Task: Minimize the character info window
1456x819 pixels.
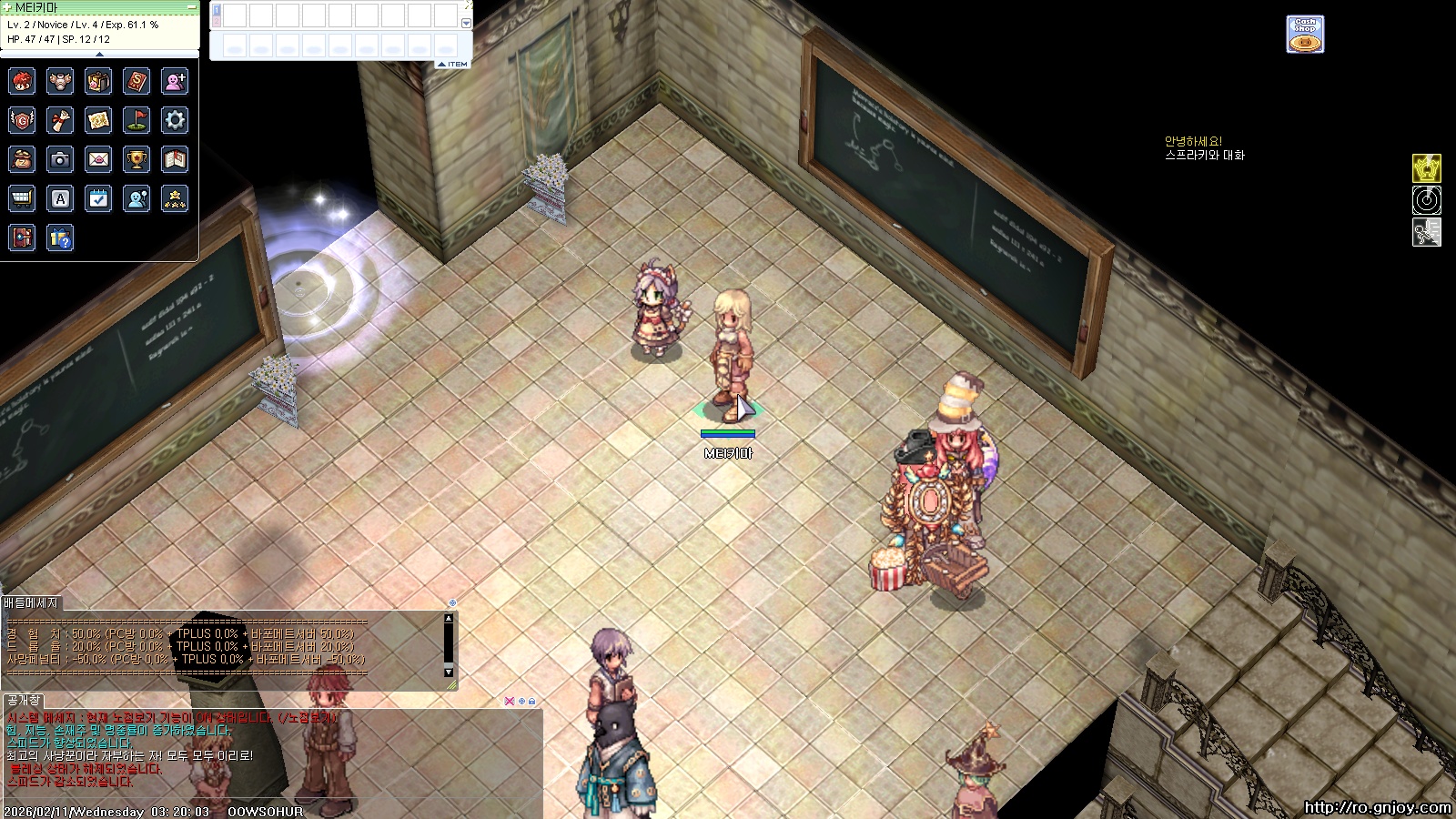Action: [x=191, y=7]
